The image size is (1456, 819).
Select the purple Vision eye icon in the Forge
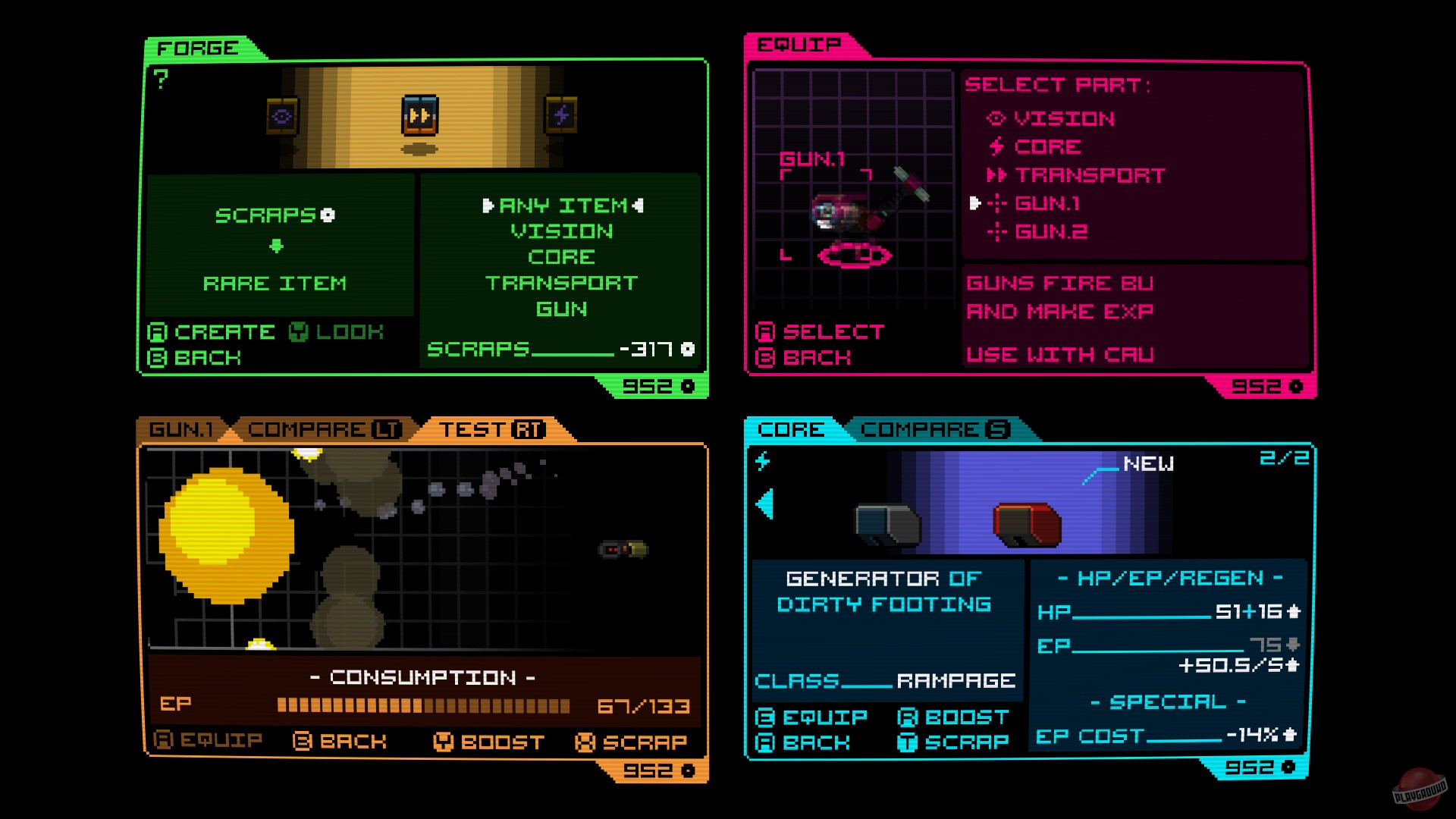pyautogui.click(x=281, y=115)
